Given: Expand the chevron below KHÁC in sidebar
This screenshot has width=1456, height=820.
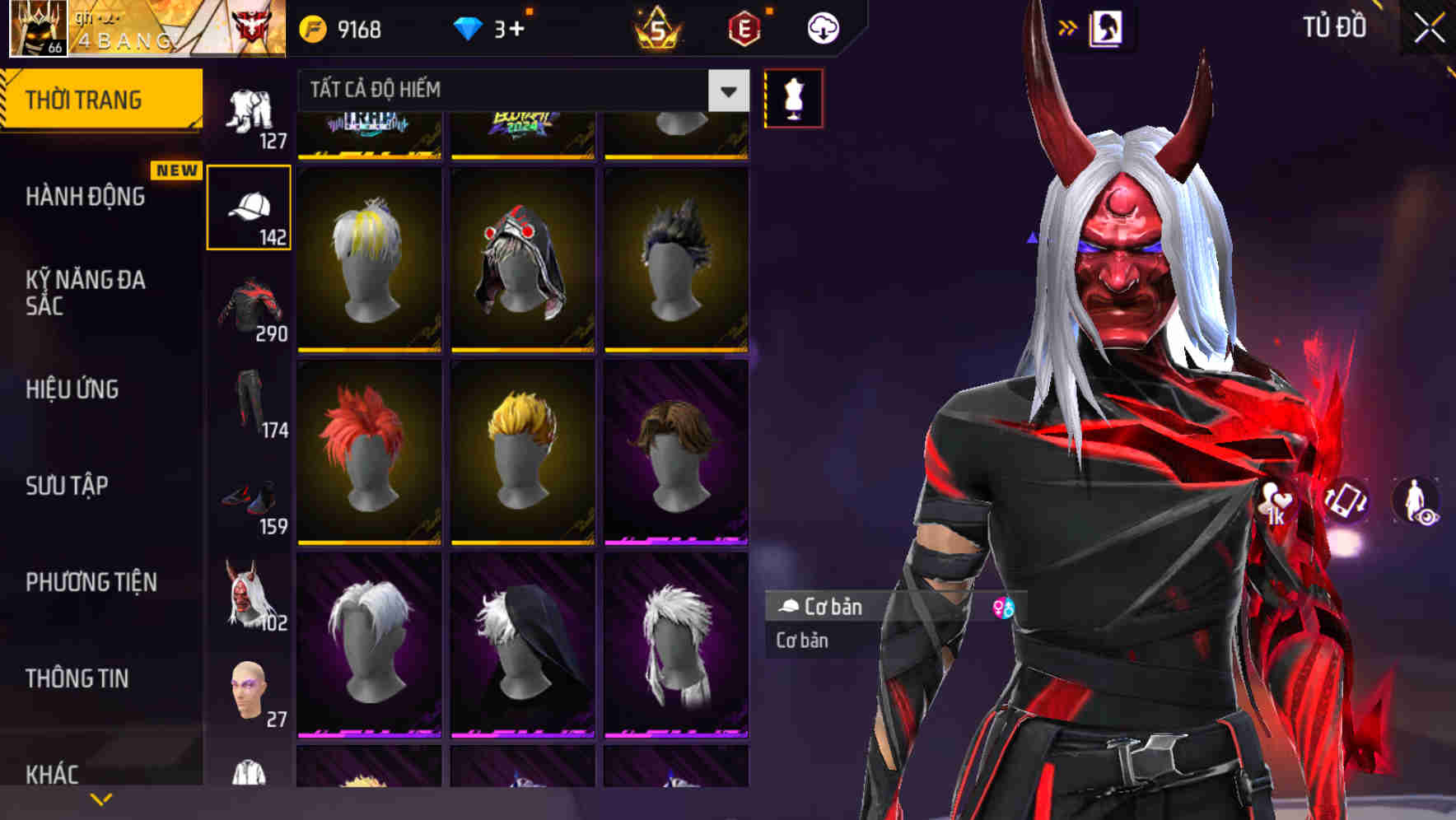Looking at the screenshot, I should 101,799.
